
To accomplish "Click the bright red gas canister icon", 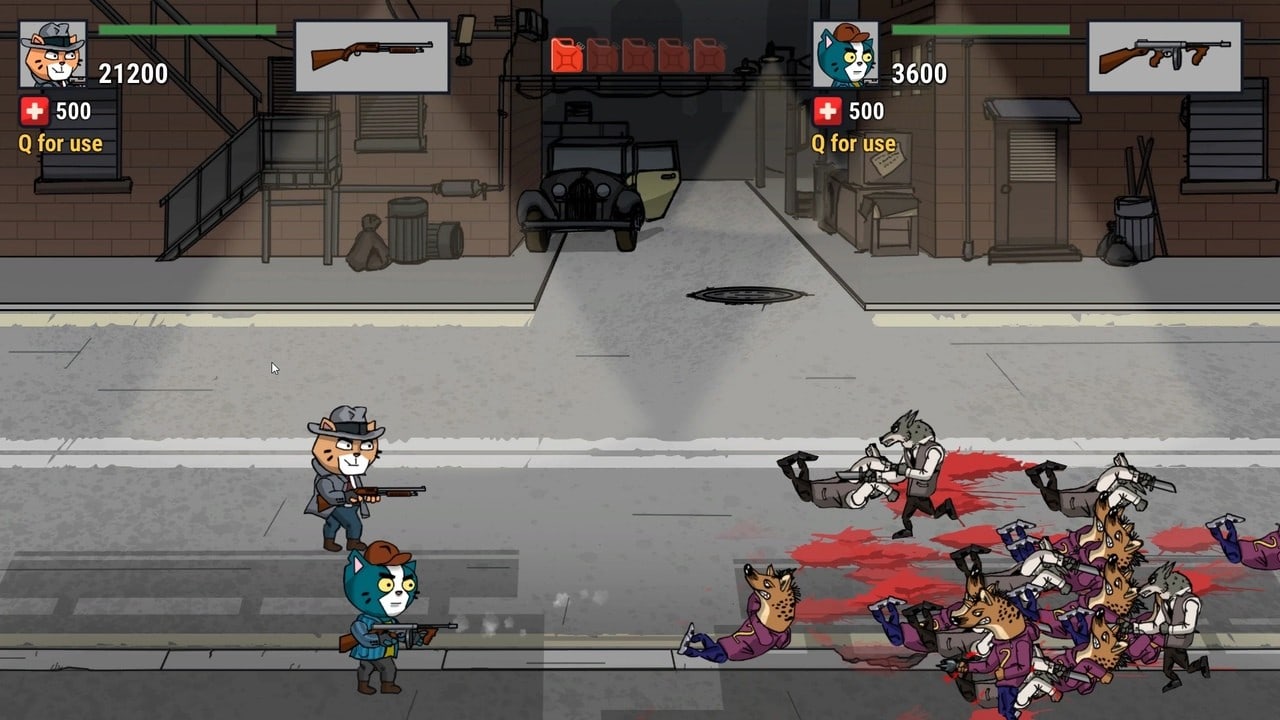I will click(567, 56).
